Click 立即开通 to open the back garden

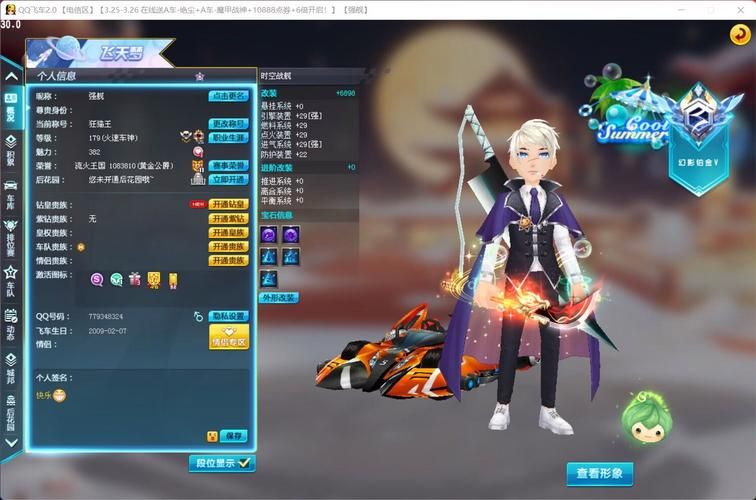(x=228, y=180)
